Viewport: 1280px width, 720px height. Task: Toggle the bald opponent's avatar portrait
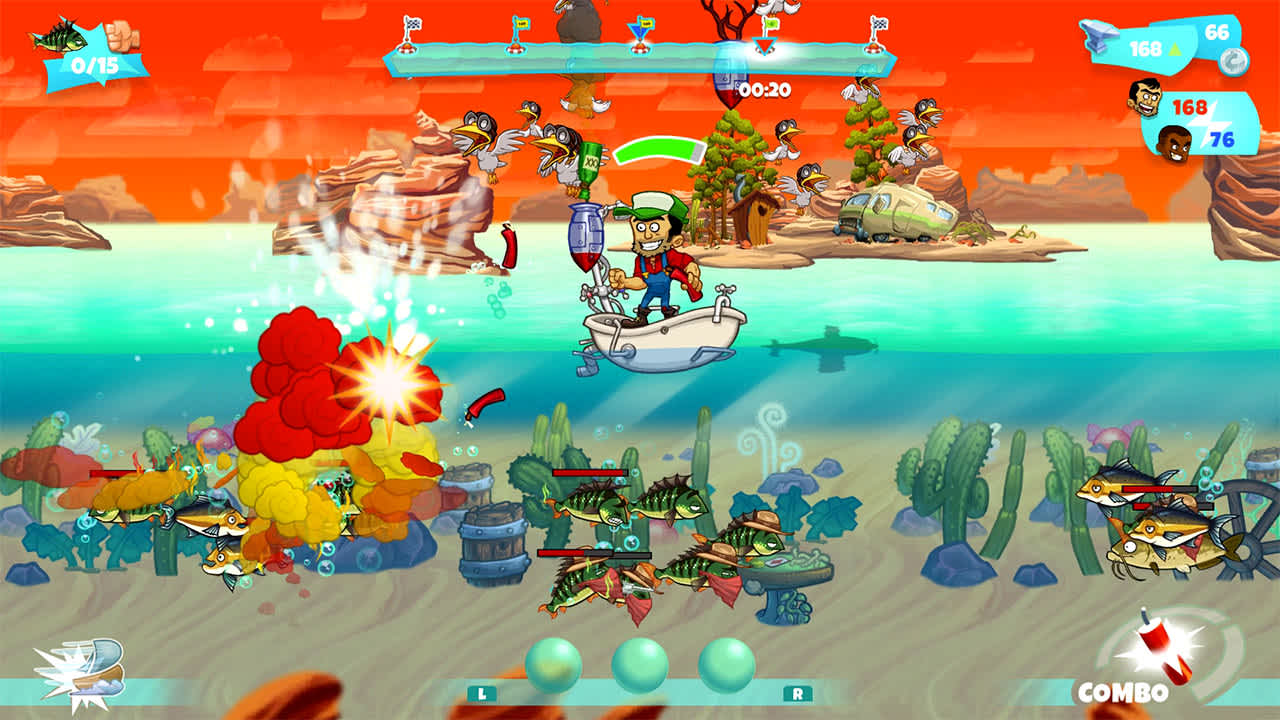coord(1174,143)
